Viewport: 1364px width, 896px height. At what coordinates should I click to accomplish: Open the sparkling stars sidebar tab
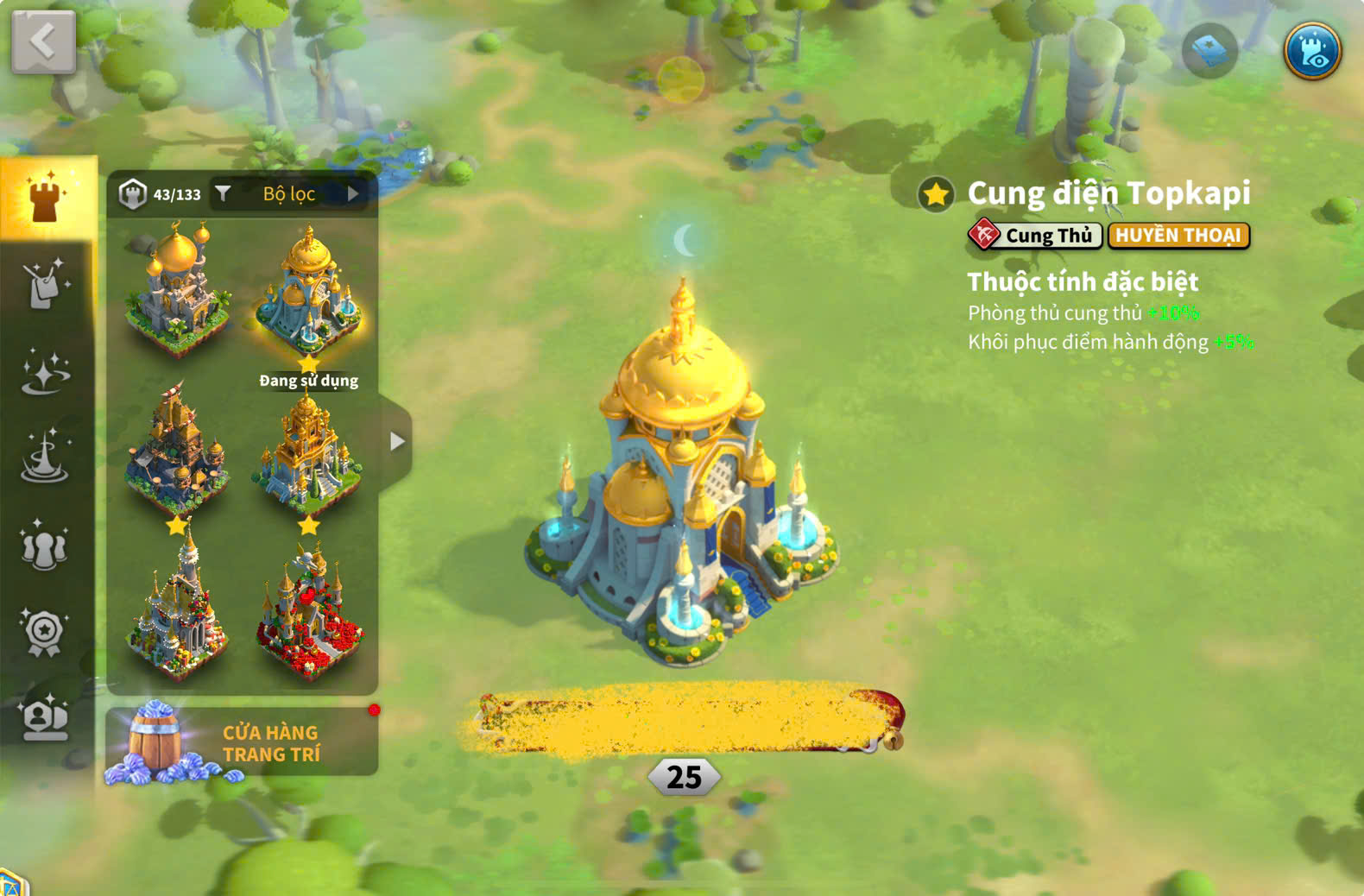pyautogui.click(x=45, y=373)
